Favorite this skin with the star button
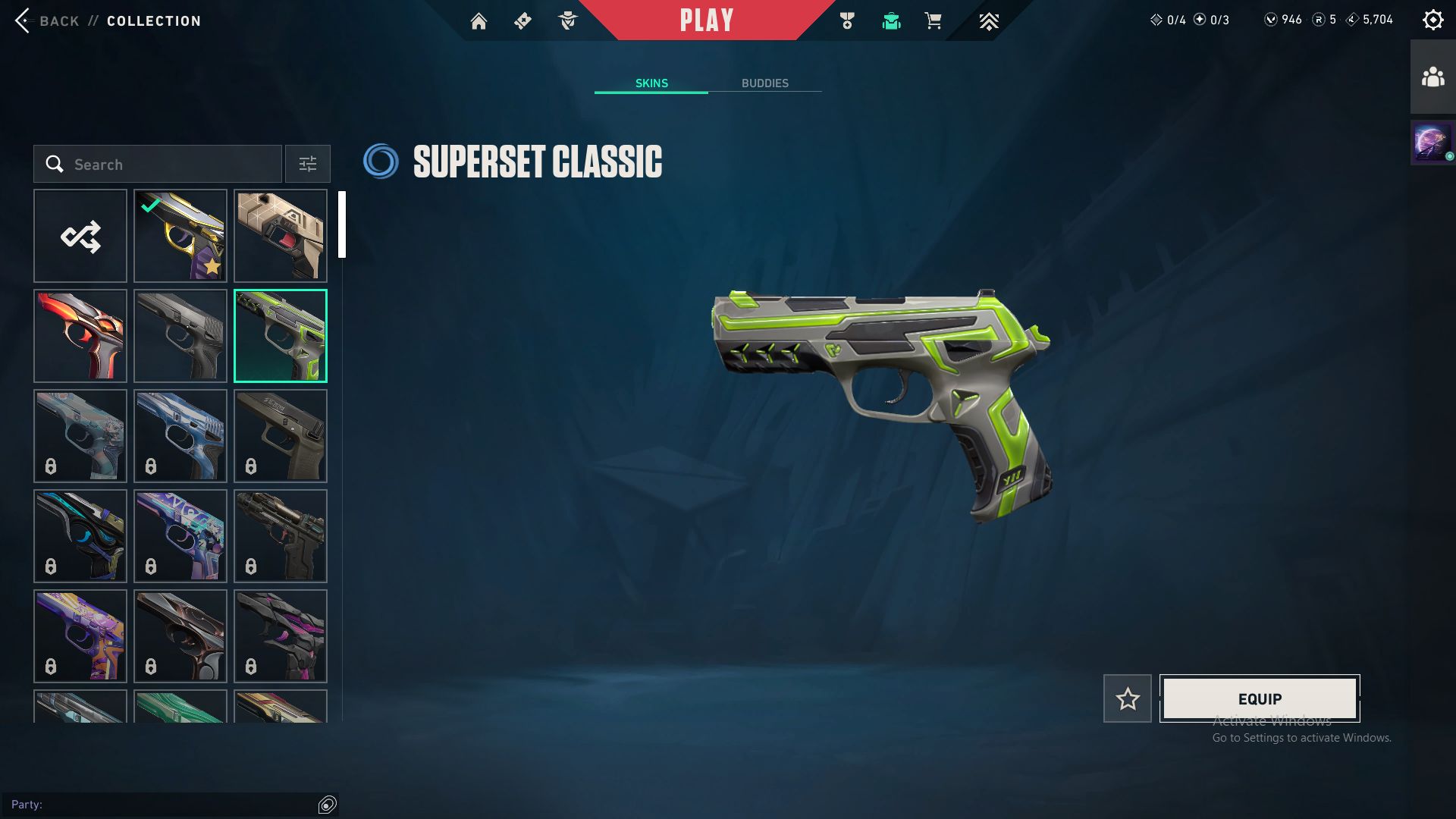The width and height of the screenshot is (1456, 819). coord(1128,698)
